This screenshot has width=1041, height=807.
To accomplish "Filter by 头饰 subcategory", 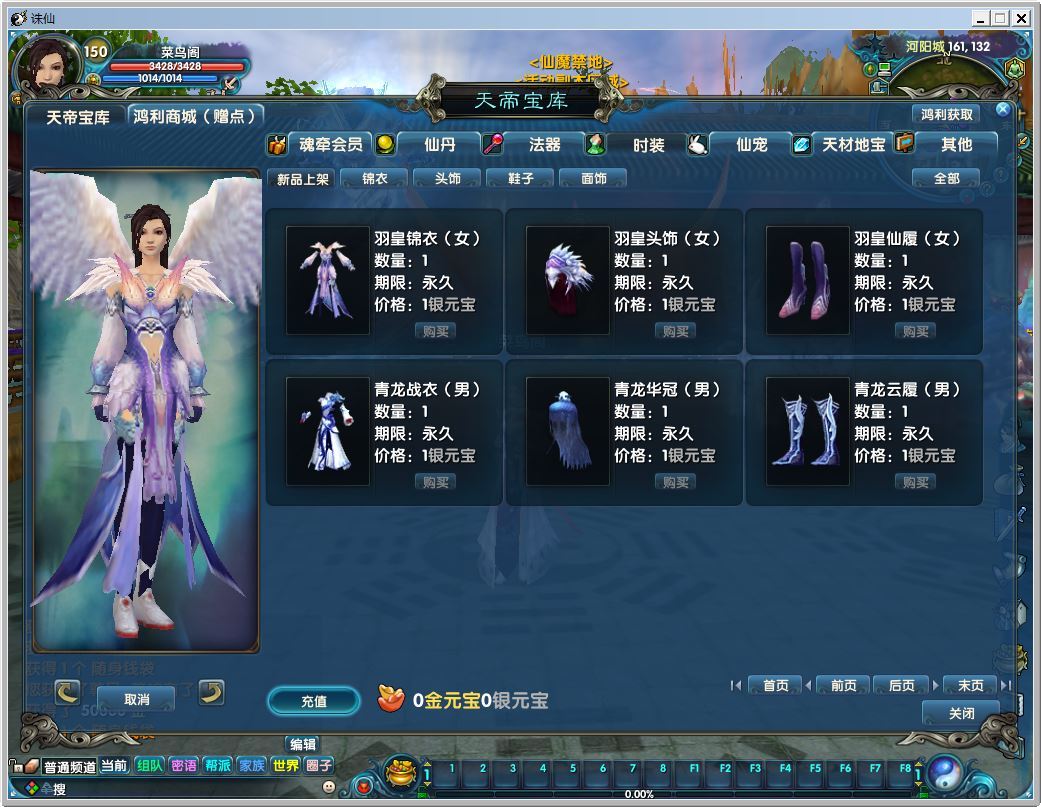I will [x=448, y=178].
